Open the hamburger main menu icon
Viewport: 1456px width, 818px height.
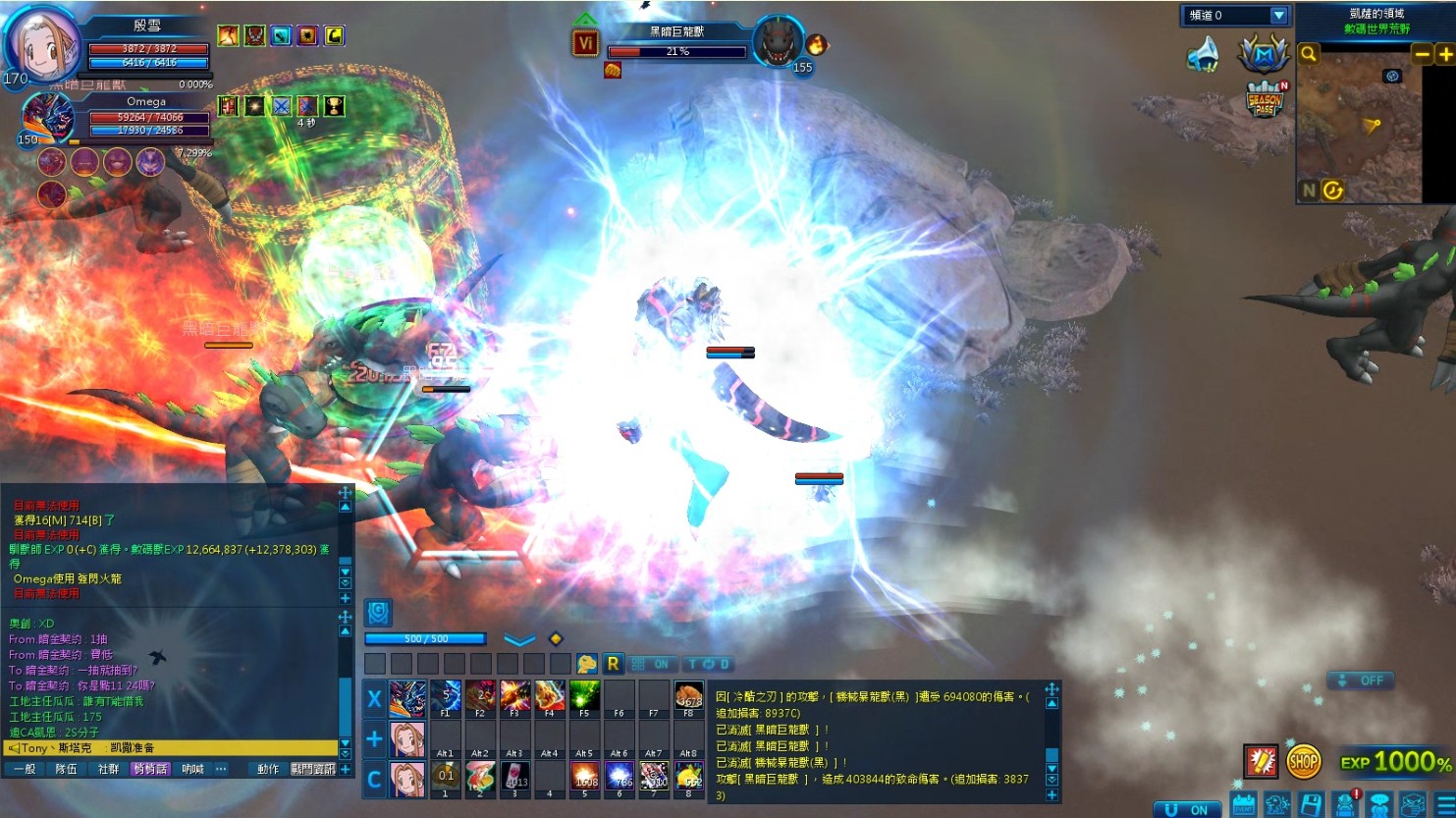(x=1445, y=805)
